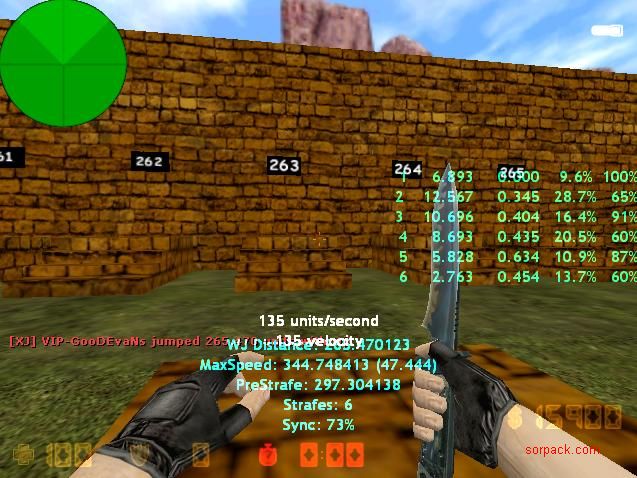The image size is (637, 478).
Task: Click the red round timer icon
Action: 267,456
